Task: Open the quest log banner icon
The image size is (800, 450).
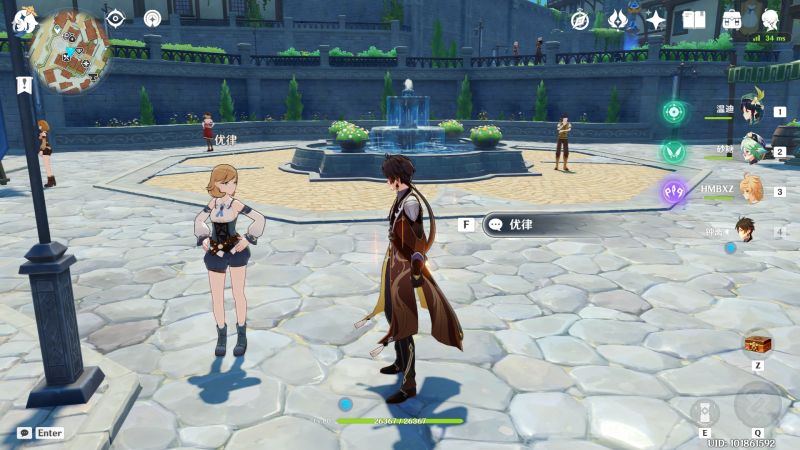Action: (23, 85)
